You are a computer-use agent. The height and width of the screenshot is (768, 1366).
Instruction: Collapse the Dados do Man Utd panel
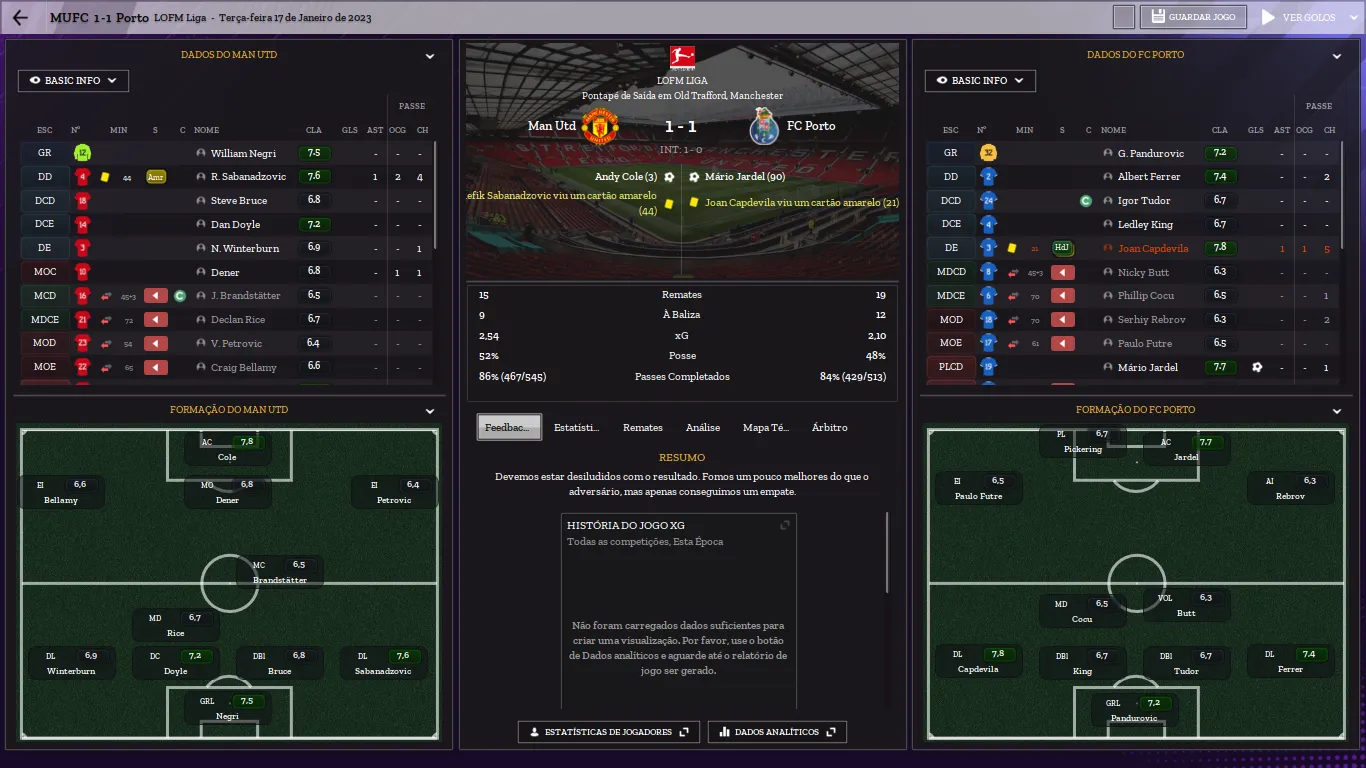point(430,57)
